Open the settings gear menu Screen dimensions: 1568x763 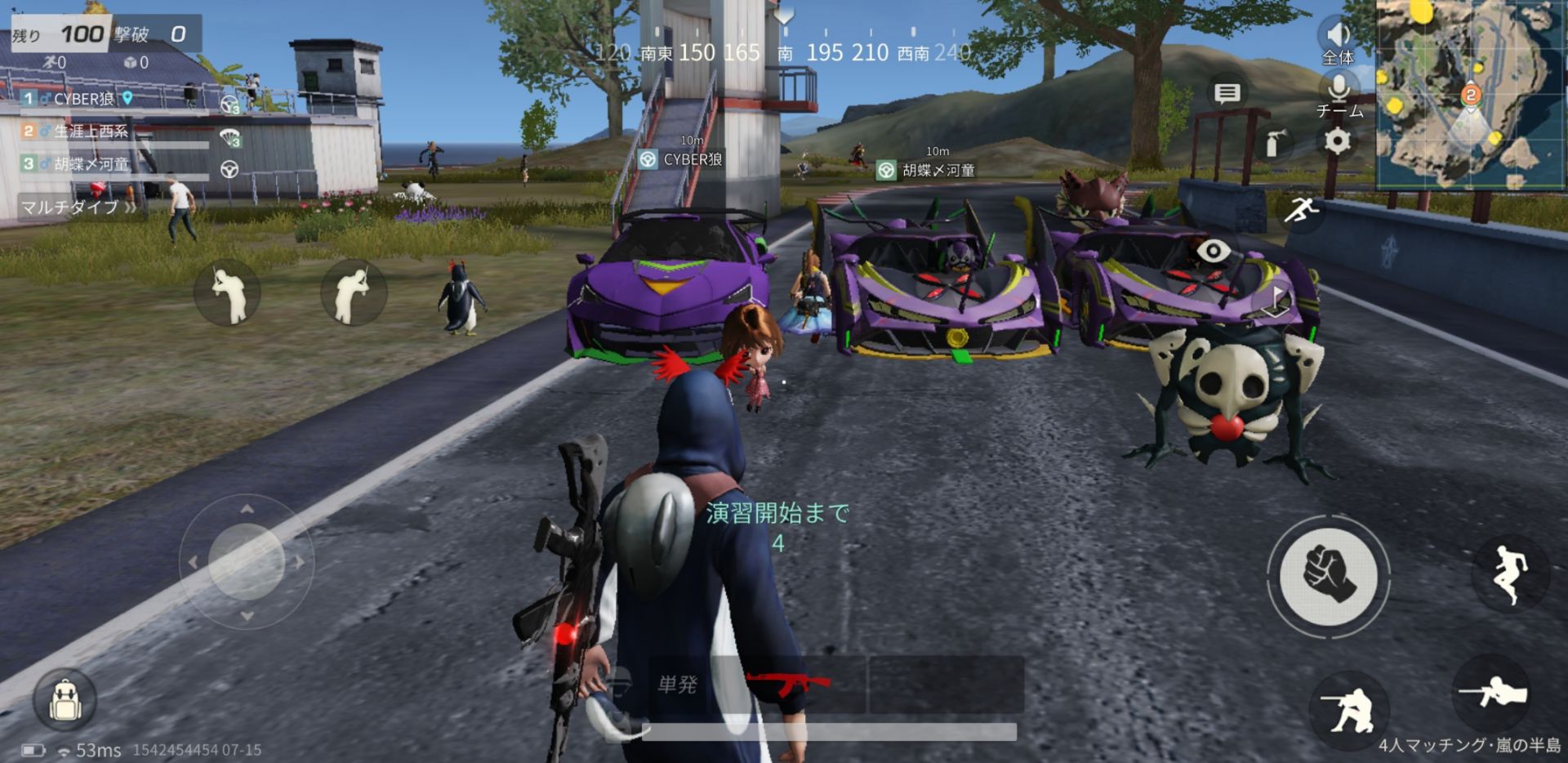pyautogui.click(x=1337, y=142)
